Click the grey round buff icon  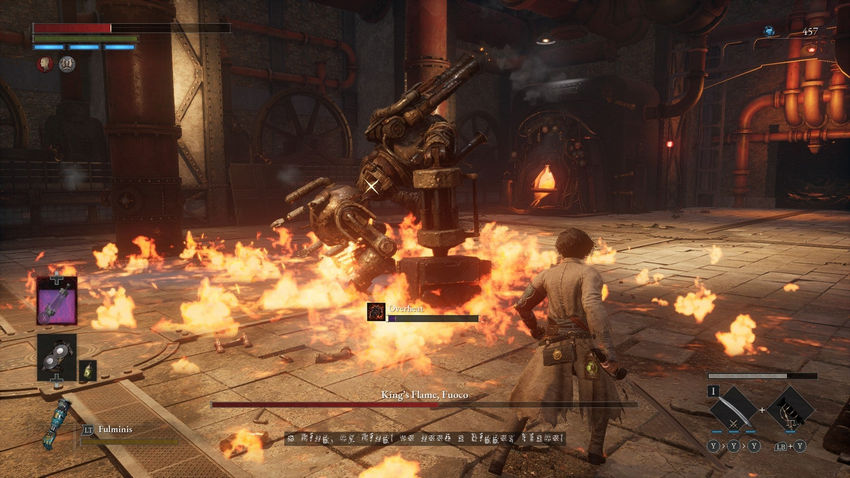coord(67,64)
